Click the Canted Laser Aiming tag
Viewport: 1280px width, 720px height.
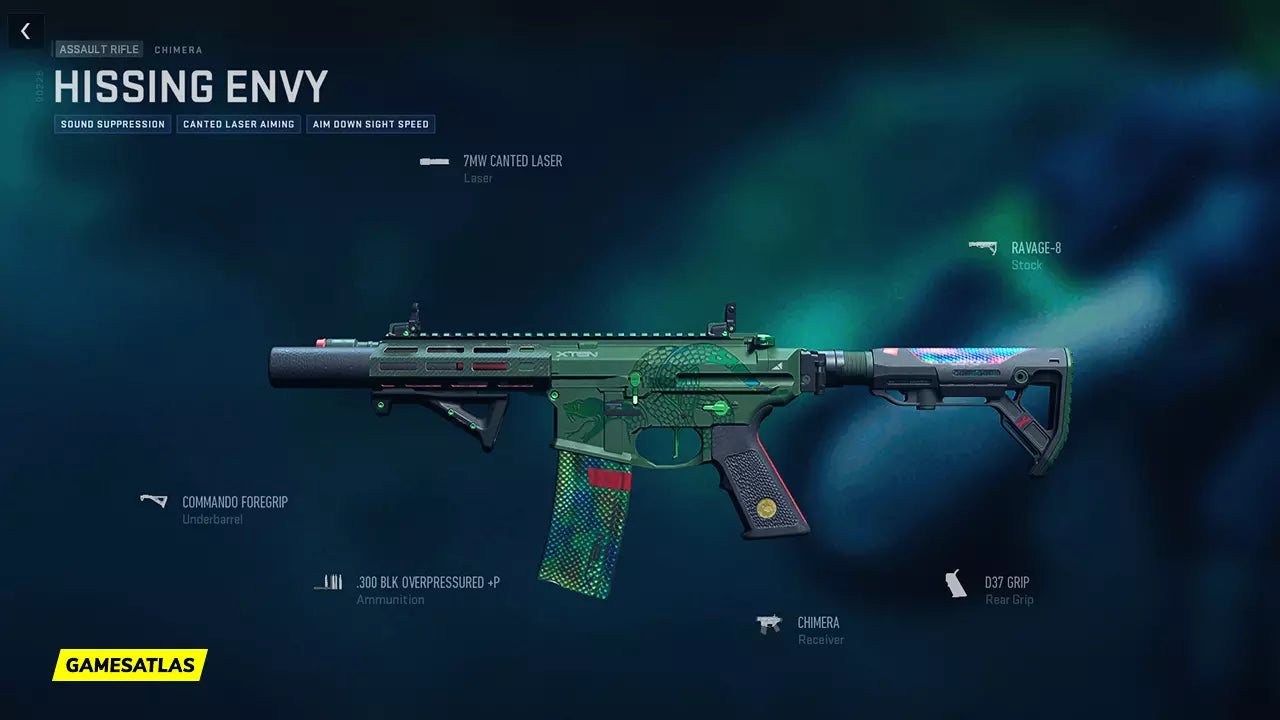pos(238,124)
